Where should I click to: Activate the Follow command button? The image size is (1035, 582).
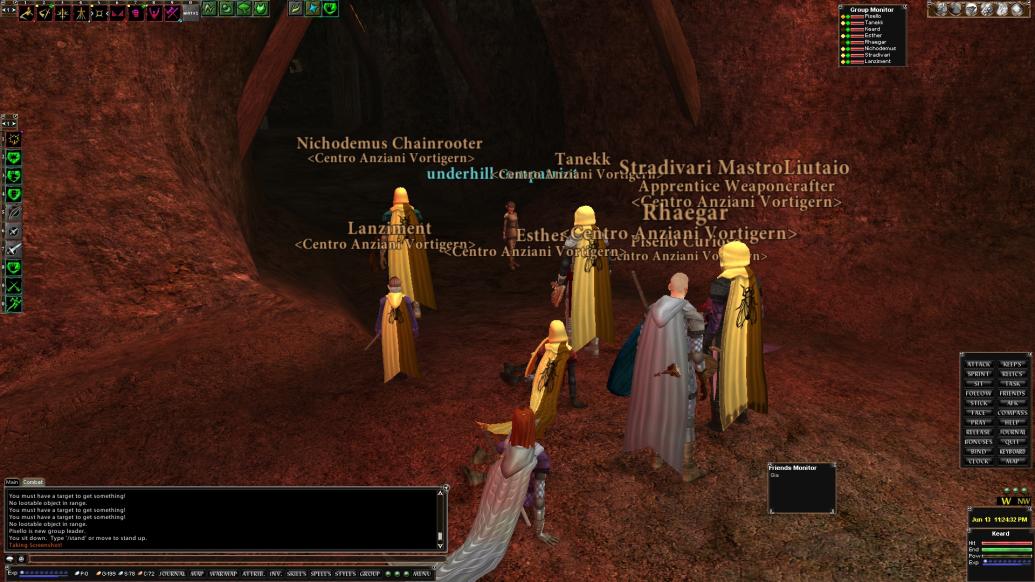click(x=979, y=393)
